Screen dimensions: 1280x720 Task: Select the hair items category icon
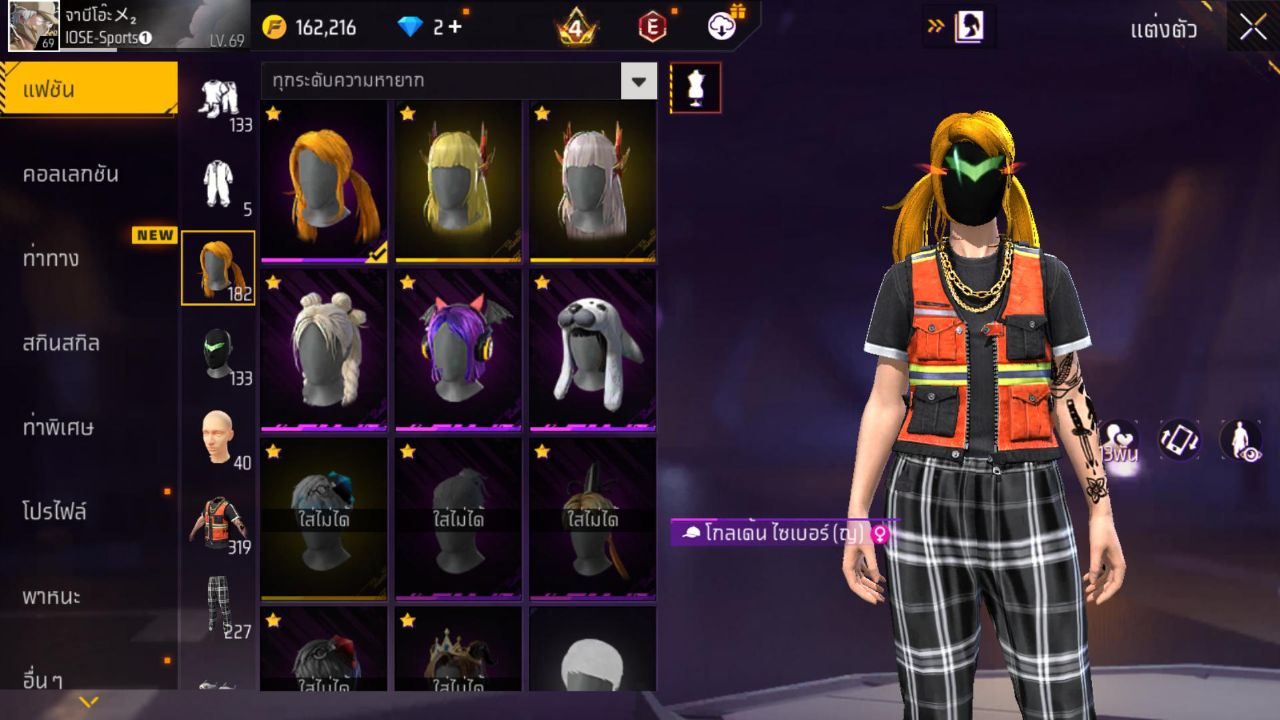coord(218,268)
